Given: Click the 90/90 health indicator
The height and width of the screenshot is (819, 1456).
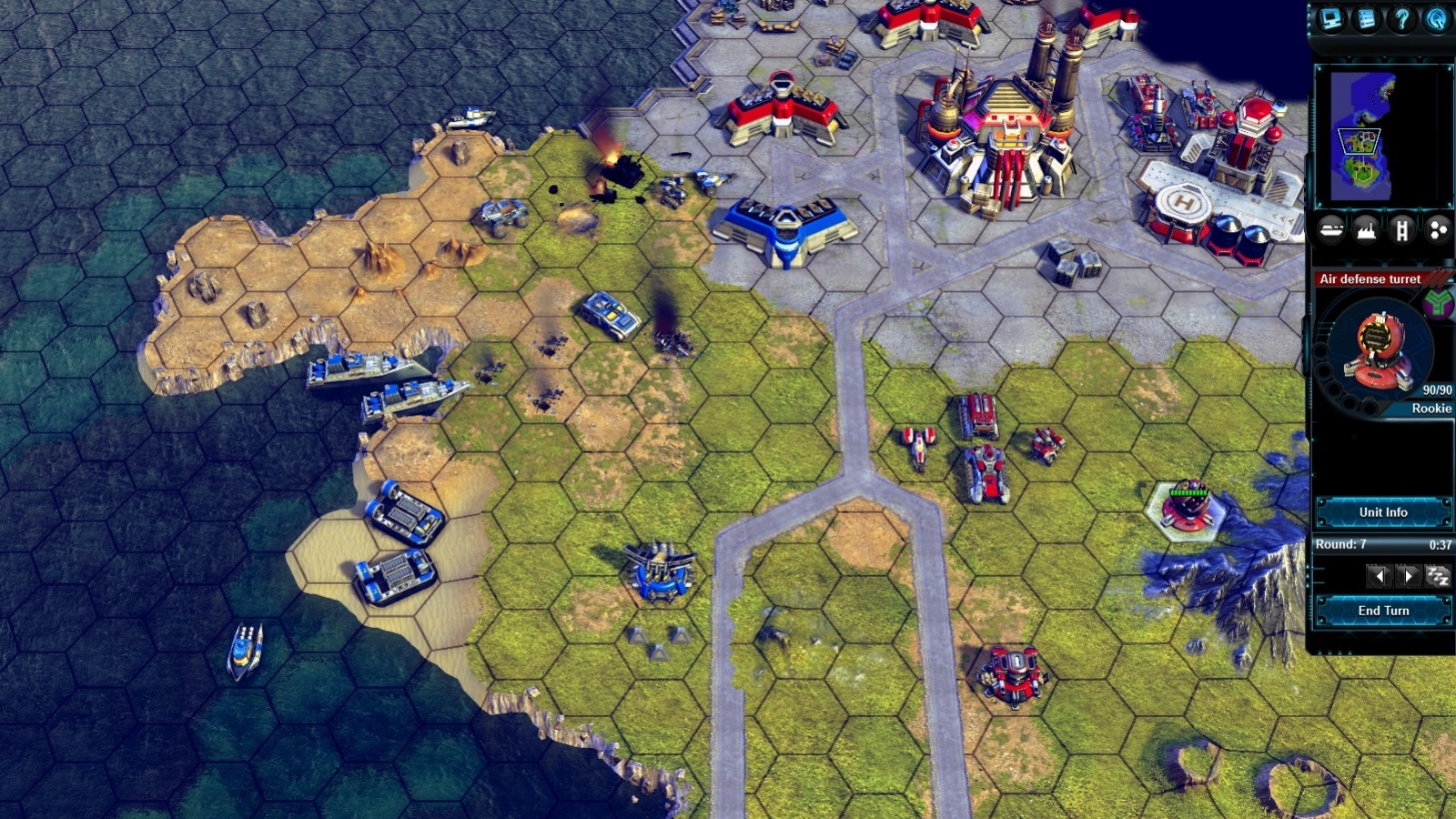Looking at the screenshot, I should tap(1438, 389).
